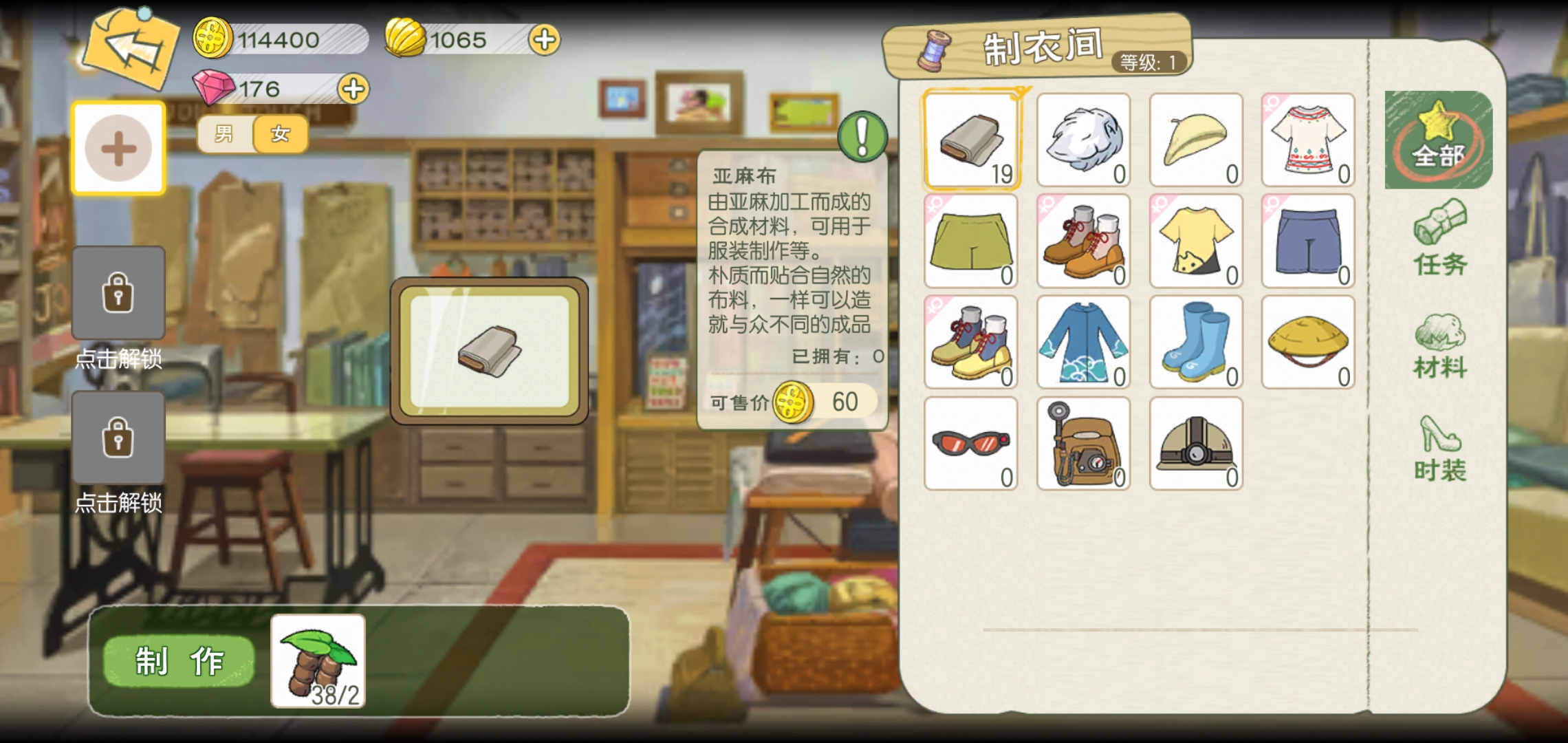Select the red goggles item icon
This screenshot has width=1568, height=743.
[970, 444]
